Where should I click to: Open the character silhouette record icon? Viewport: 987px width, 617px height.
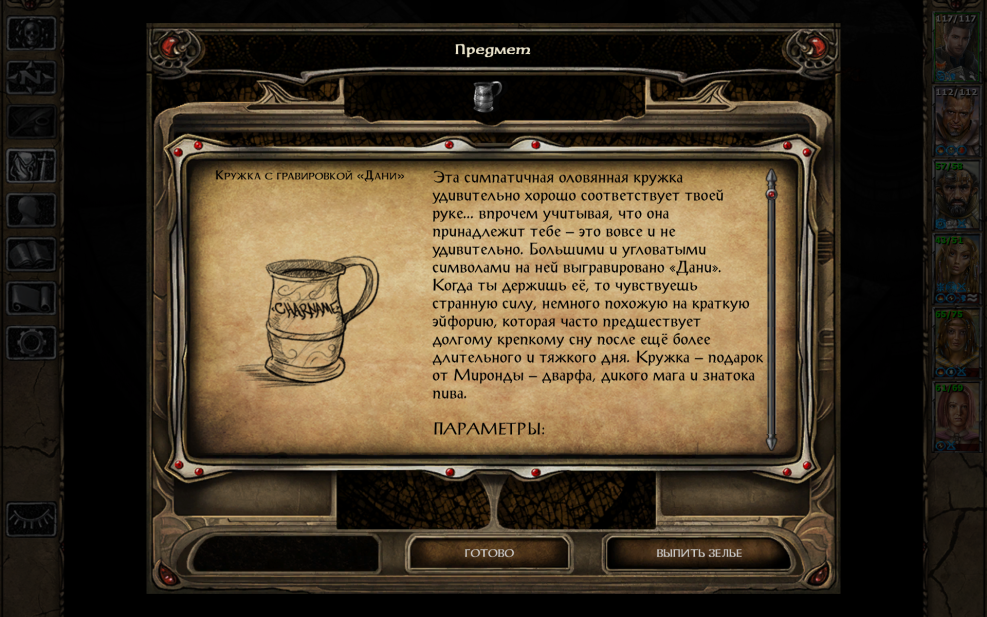pos(31,210)
